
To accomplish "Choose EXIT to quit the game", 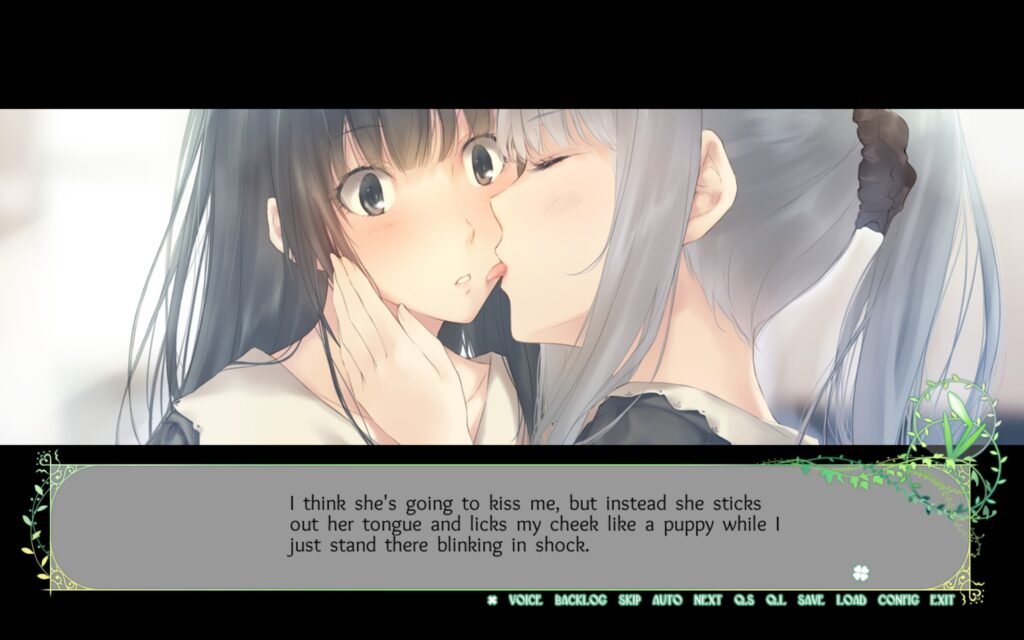I will click(x=942, y=600).
